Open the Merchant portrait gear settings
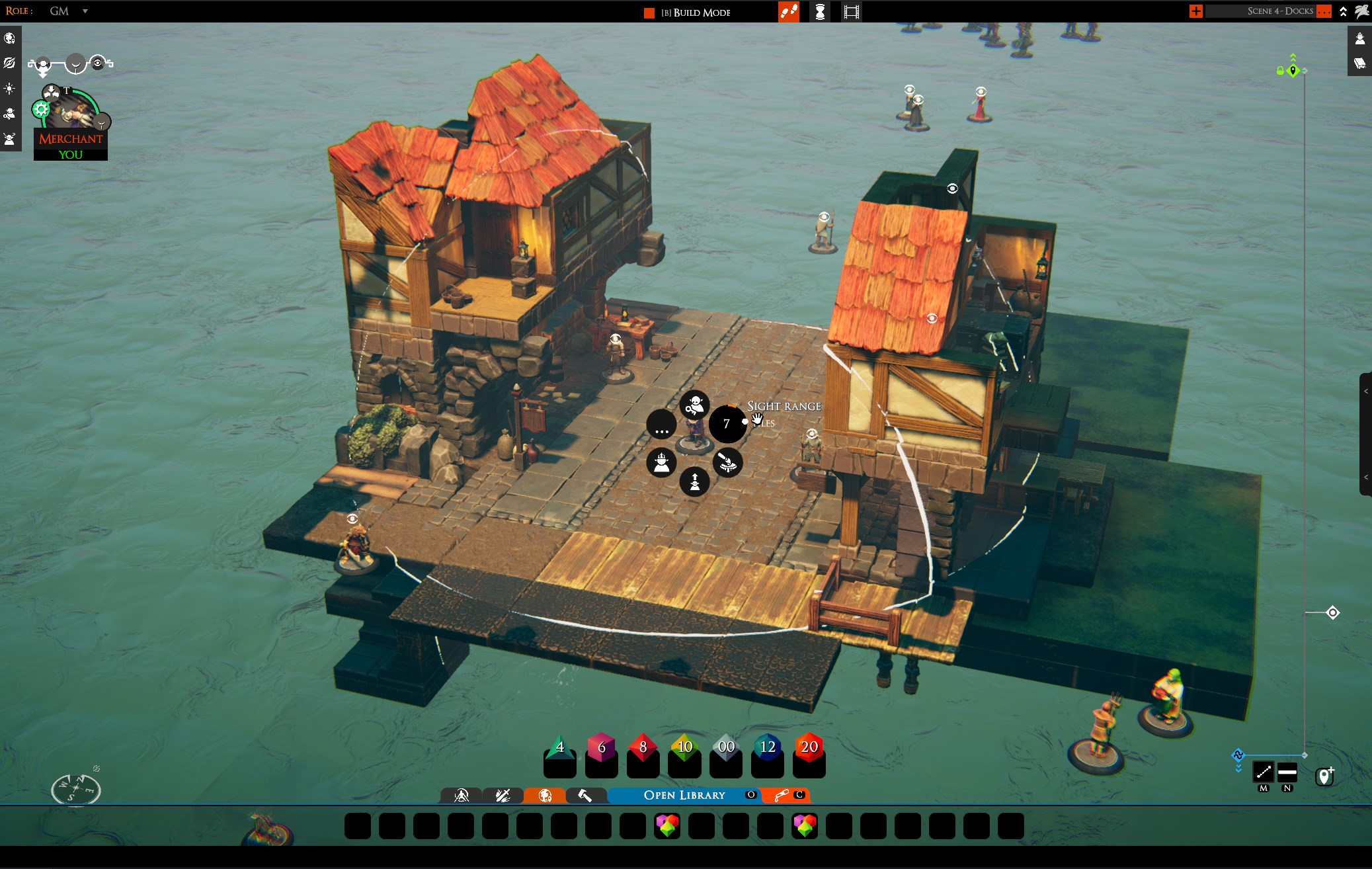This screenshot has height=869, width=1372. point(41,109)
